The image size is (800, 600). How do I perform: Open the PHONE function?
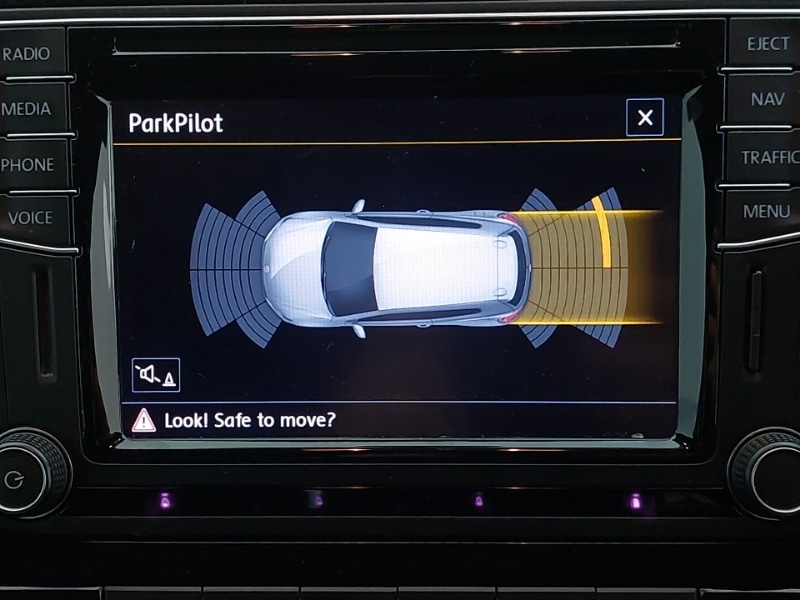pyautogui.click(x=30, y=164)
